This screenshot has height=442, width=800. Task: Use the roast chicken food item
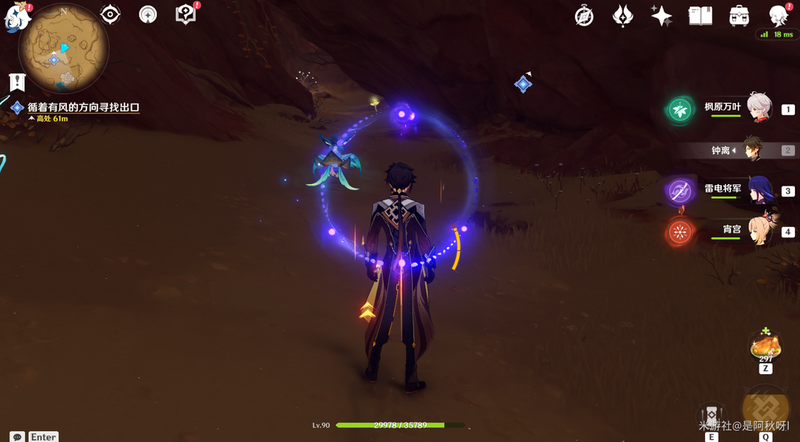pyautogui.click(x=766, y=347)
